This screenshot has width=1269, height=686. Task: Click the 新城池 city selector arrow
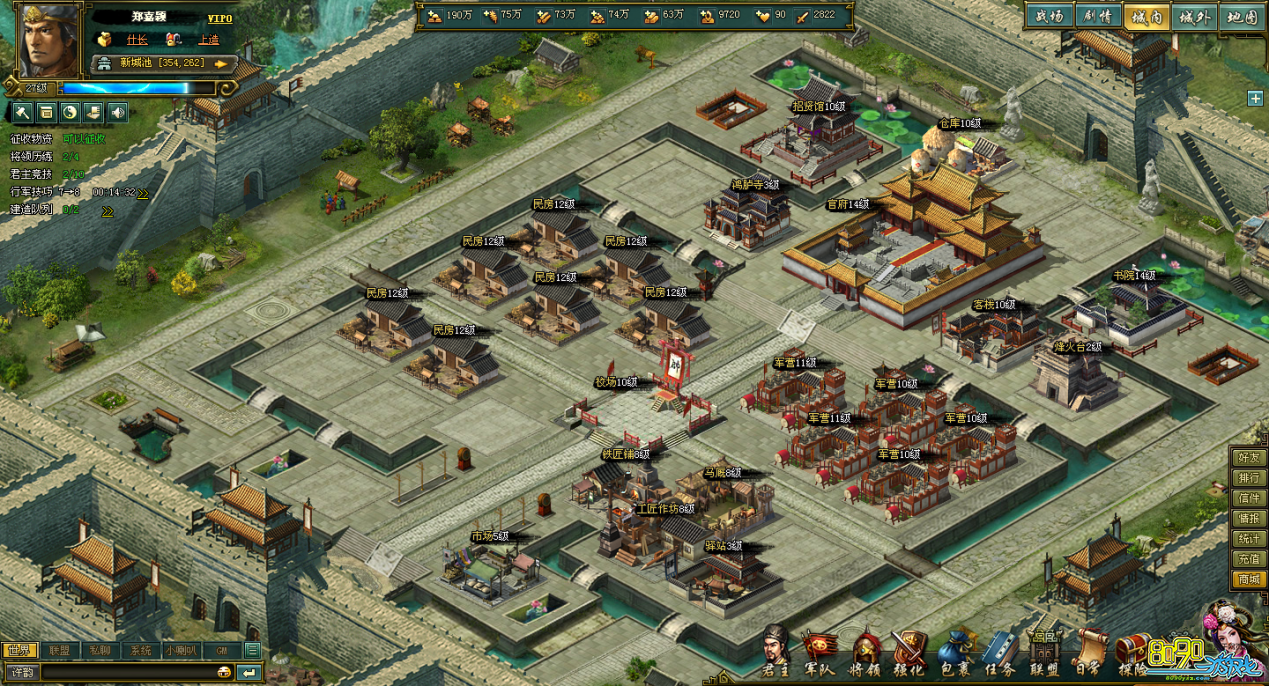224,64
